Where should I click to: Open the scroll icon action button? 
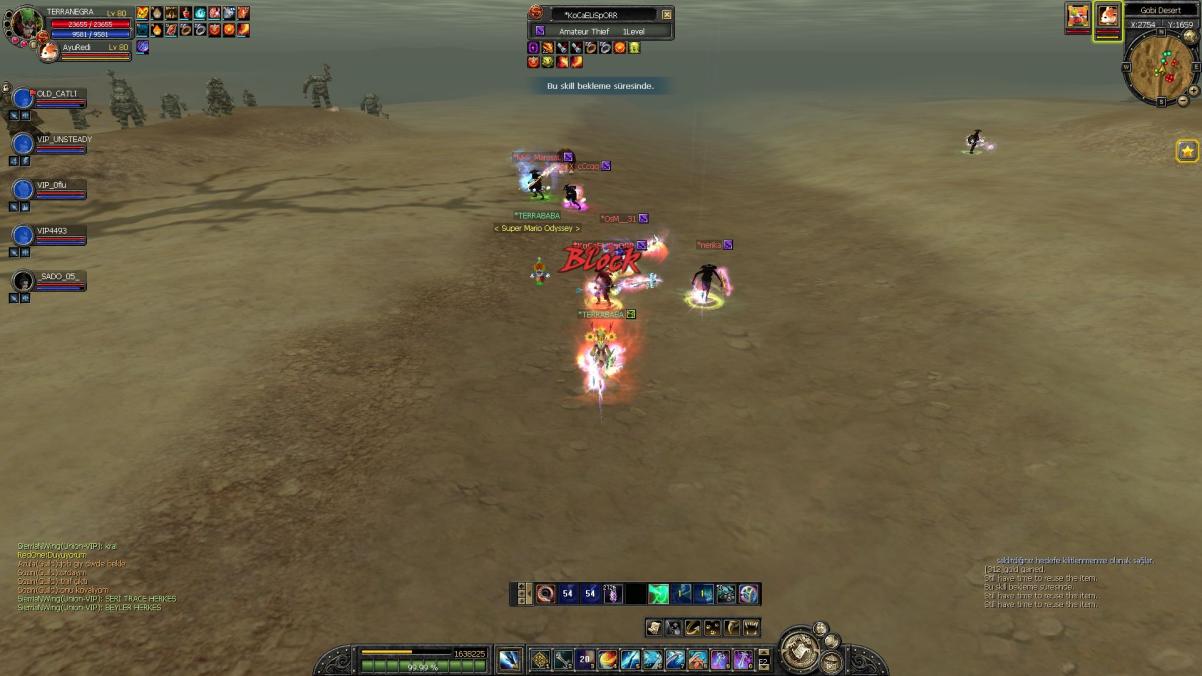tap(654, 628)
